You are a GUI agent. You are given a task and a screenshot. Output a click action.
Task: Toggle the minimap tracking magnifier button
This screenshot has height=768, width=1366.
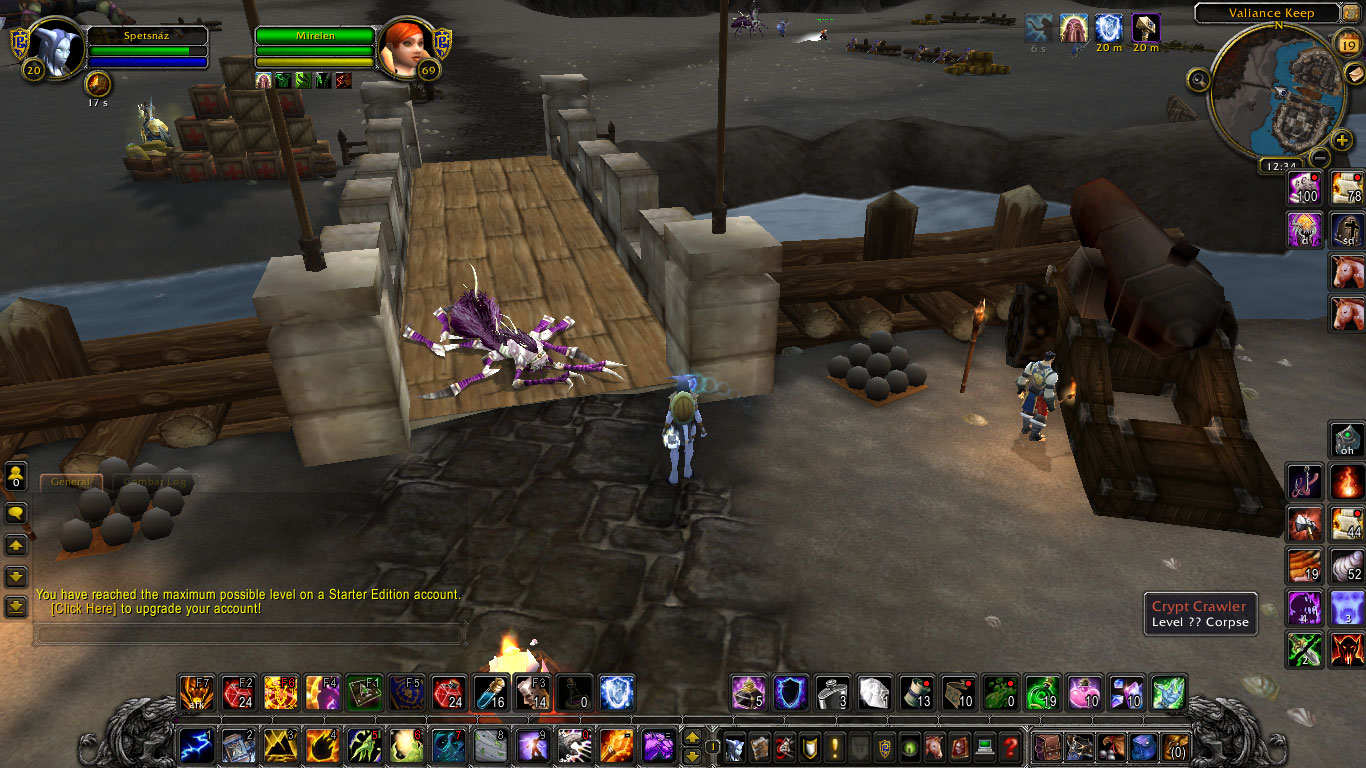[x=1199, y=79]
